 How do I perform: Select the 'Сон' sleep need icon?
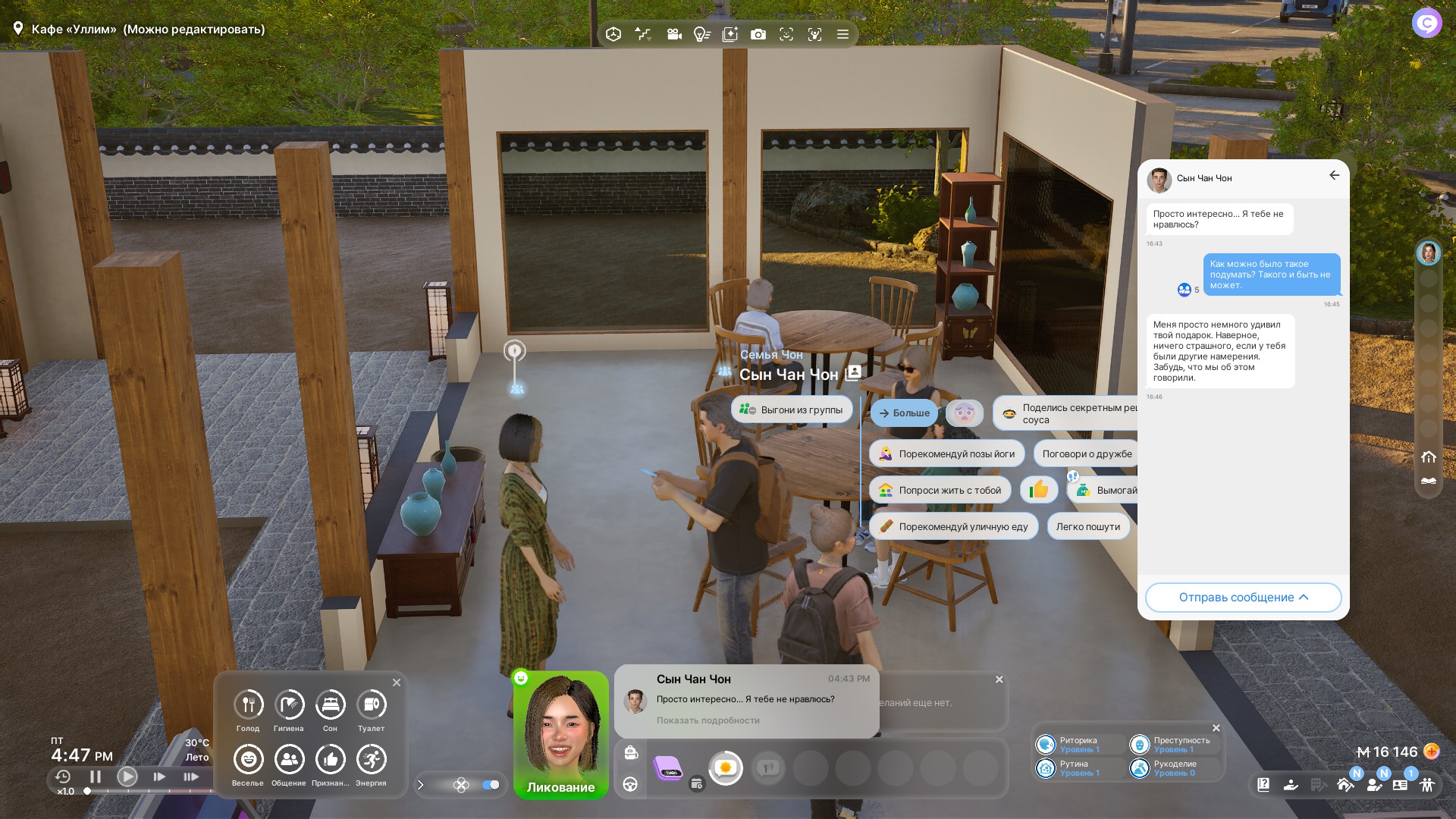(330, 705)
